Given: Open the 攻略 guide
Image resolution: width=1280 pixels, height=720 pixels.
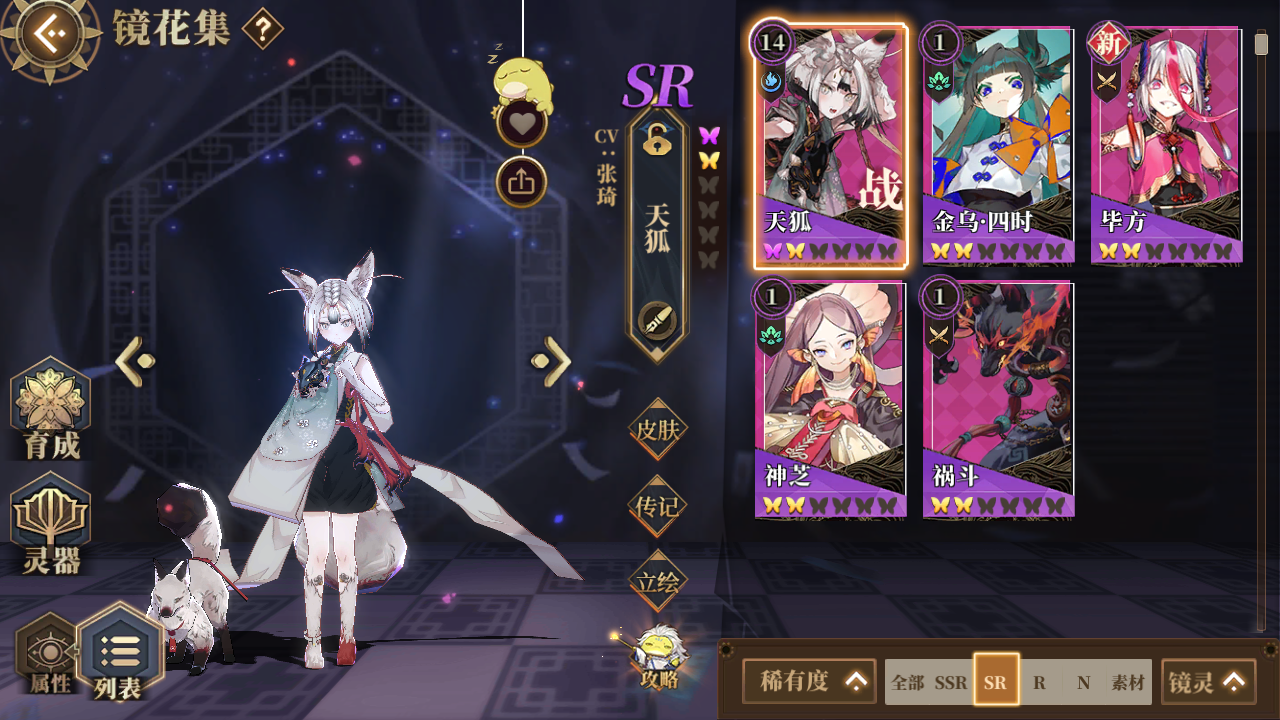Looking at the screenshot, I should coord(659,658).
